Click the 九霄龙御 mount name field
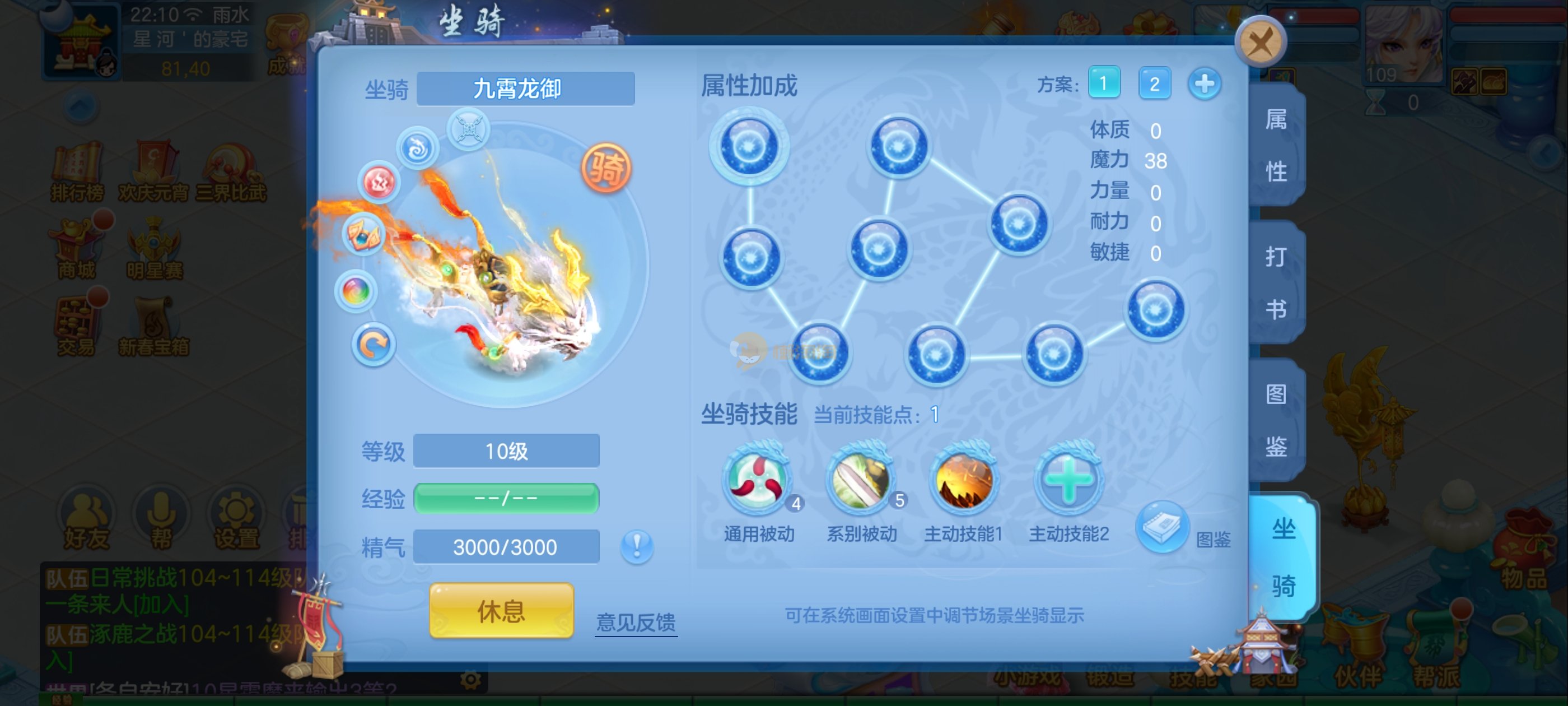This screenshot has height=706, width=1568. (525, 89)
